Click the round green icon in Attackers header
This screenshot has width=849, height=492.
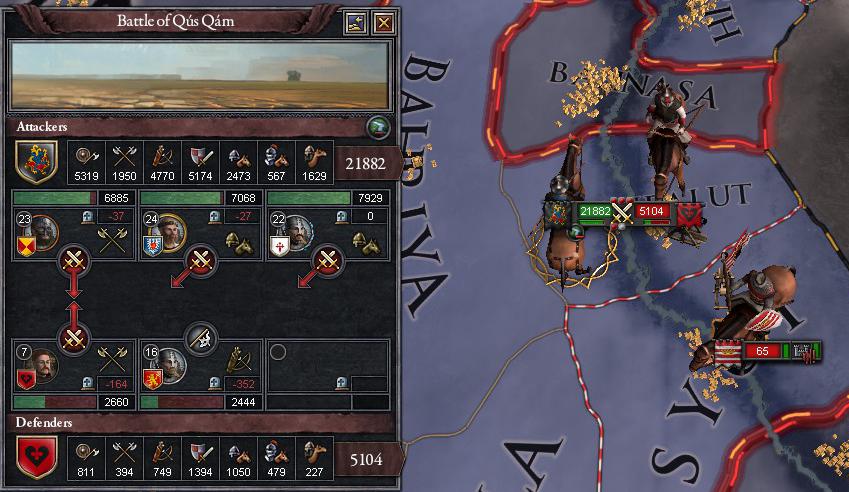click(376, 126)
